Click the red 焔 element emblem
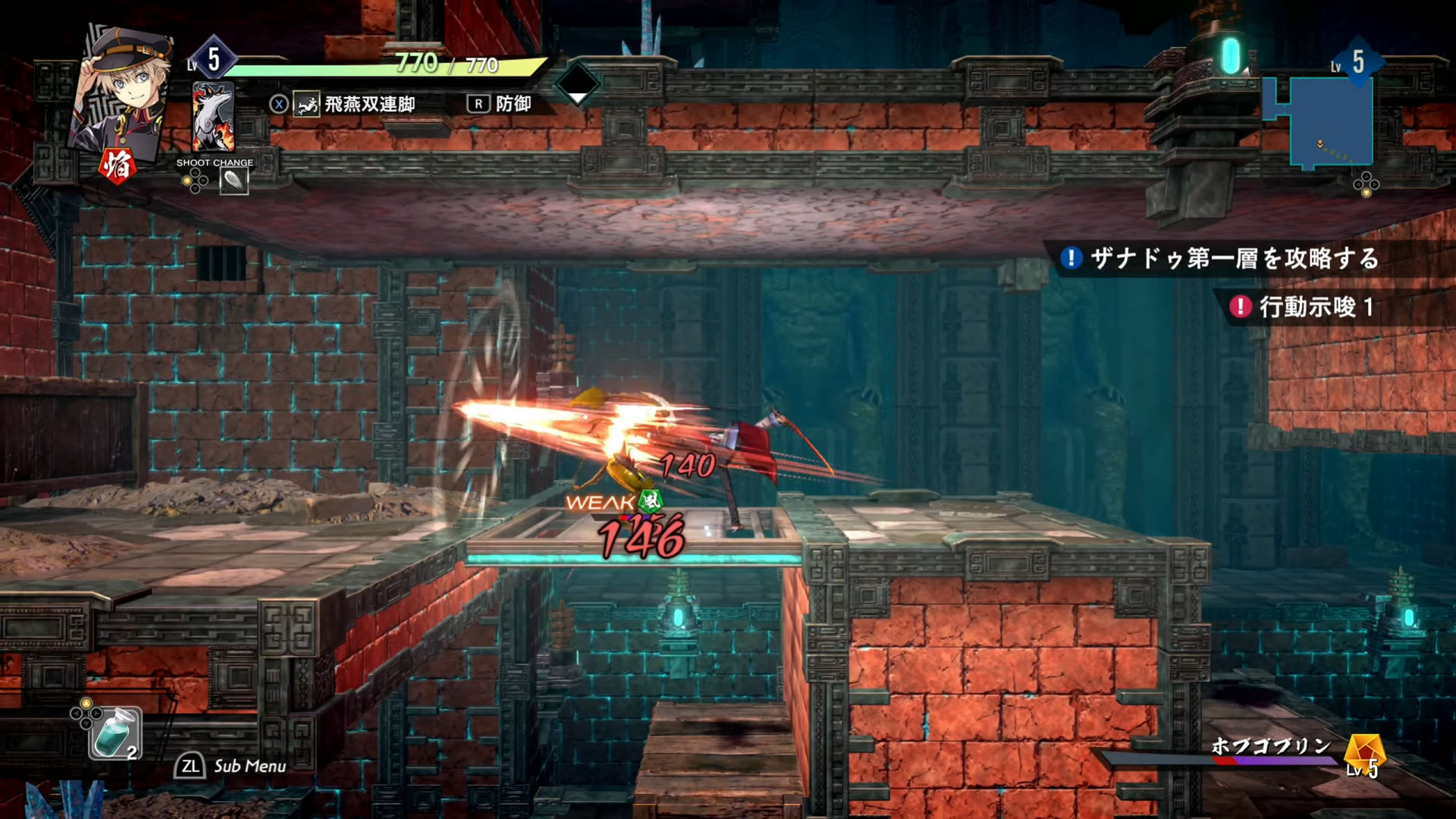Screen dimensions: 1456x819 tap(118, 165)
